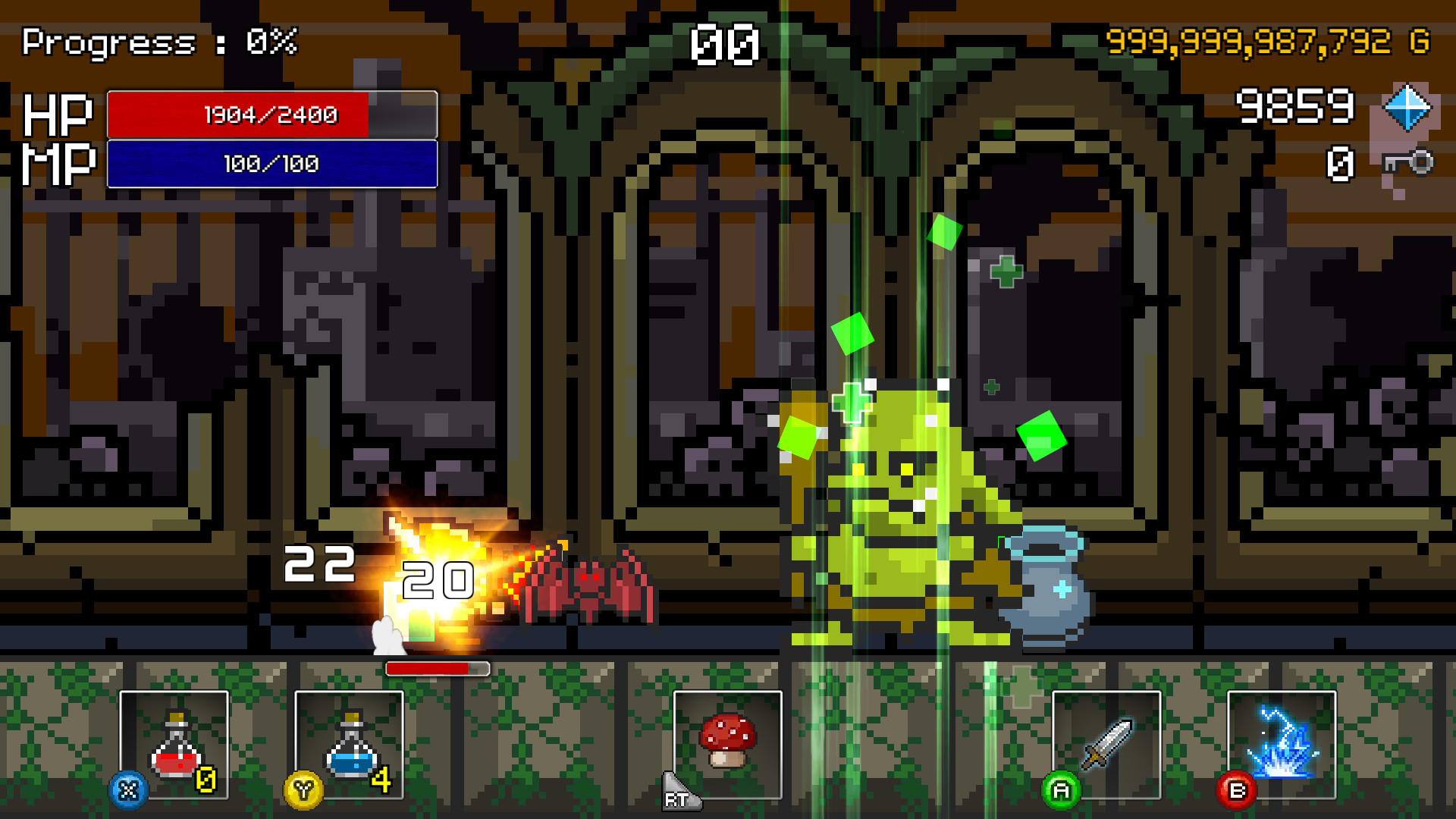Use the blue mana potion in slot Y
The width and height of the screenshot is (1456, 819).
click(350, 747)
